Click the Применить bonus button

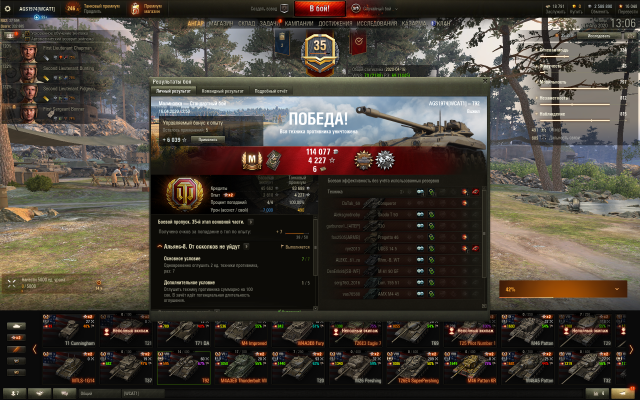[x=208, y=140]
